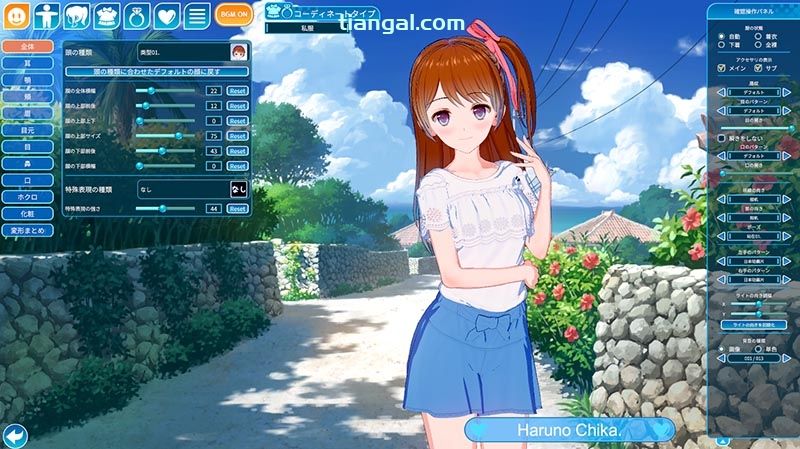Choose 単色 background type radio option
This screenshot has width=800, height=449.
coord(760,350)
